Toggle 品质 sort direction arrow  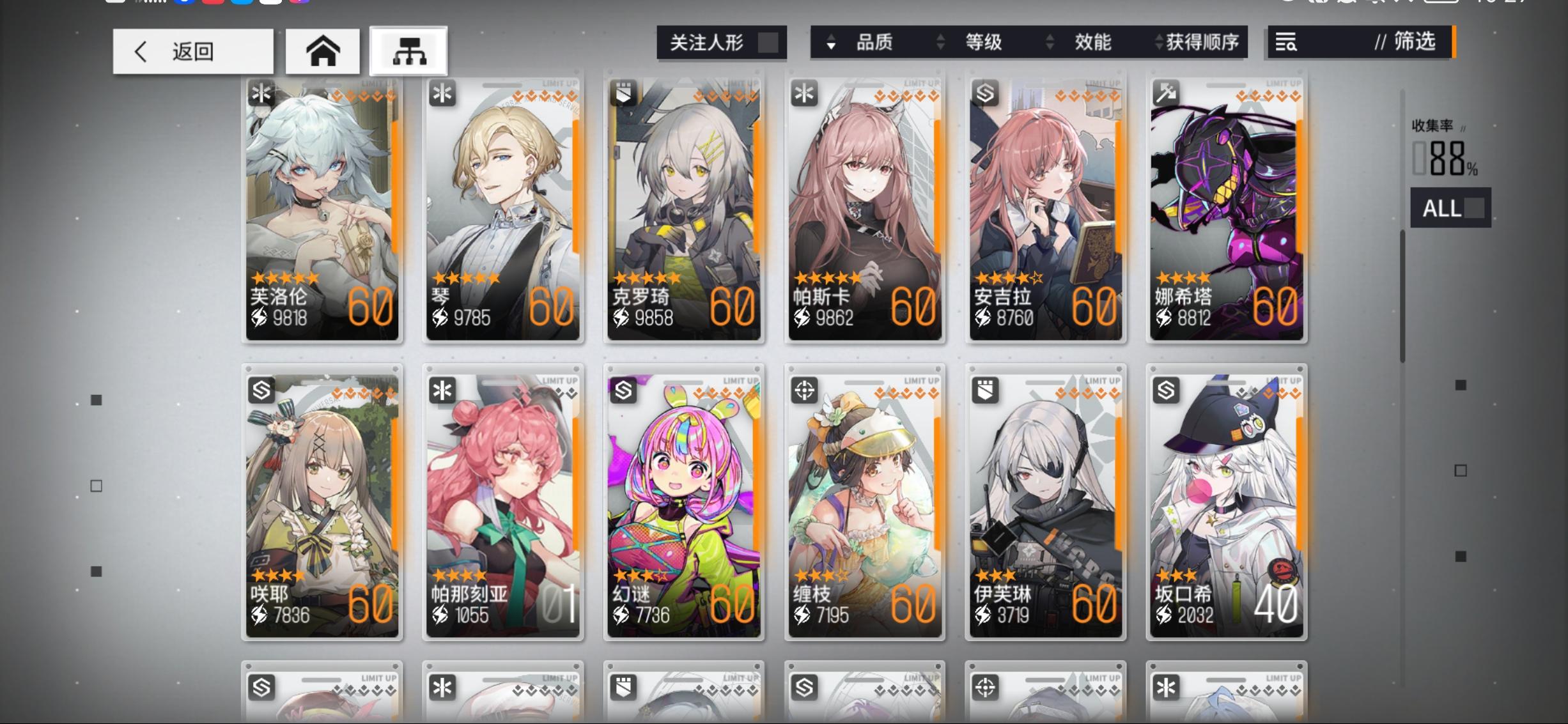(830, 42)
